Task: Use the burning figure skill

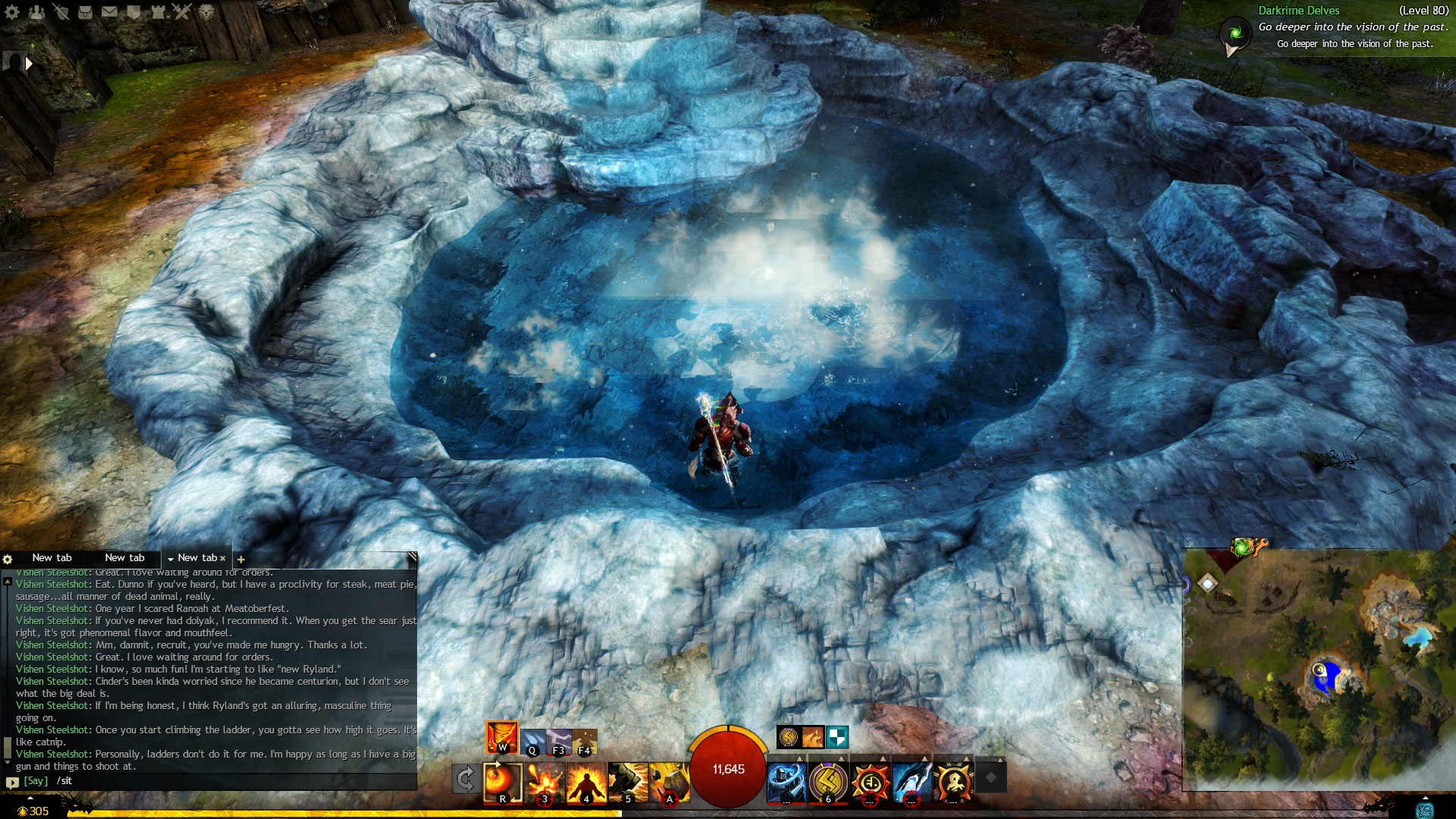Action: point(586,783)
